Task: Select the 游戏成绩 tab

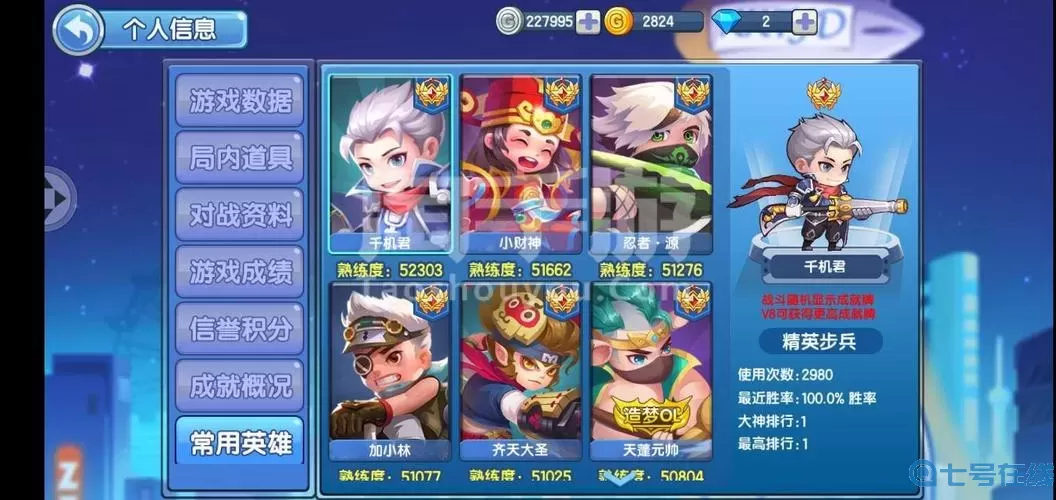Action: [x=240, y=271]
